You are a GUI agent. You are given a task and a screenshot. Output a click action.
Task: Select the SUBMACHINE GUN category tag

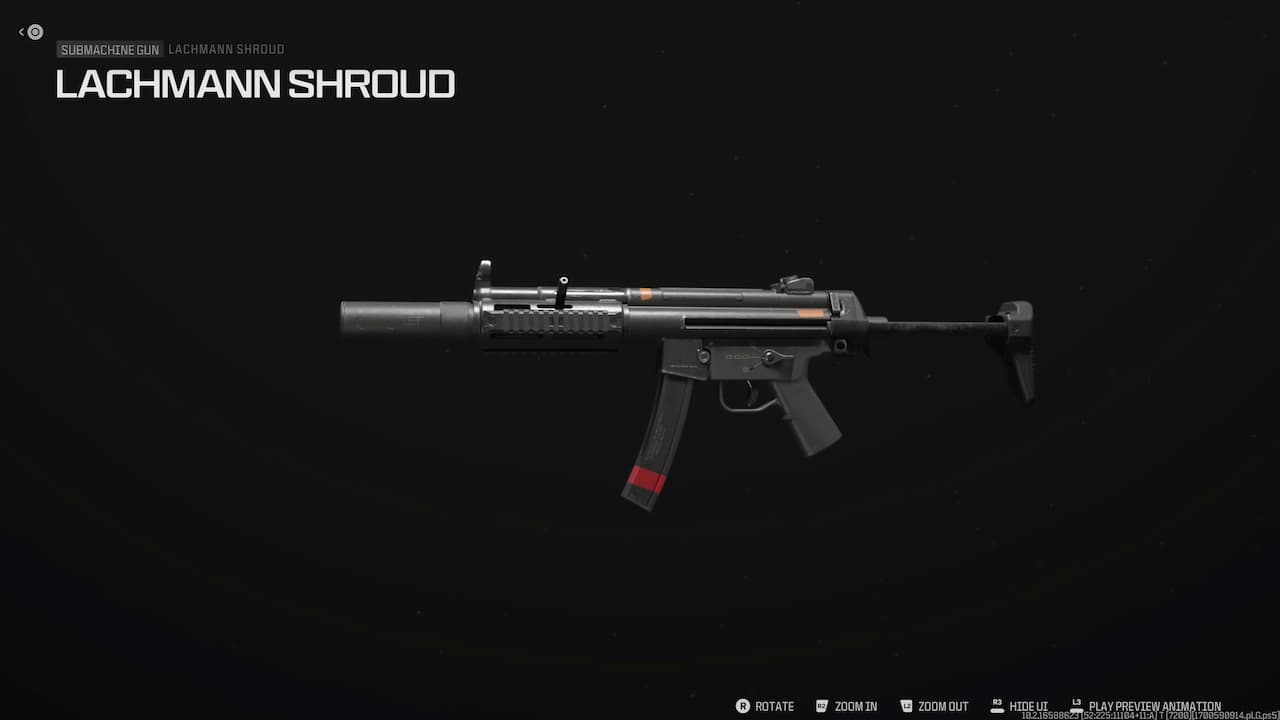[x=109, y=49]
